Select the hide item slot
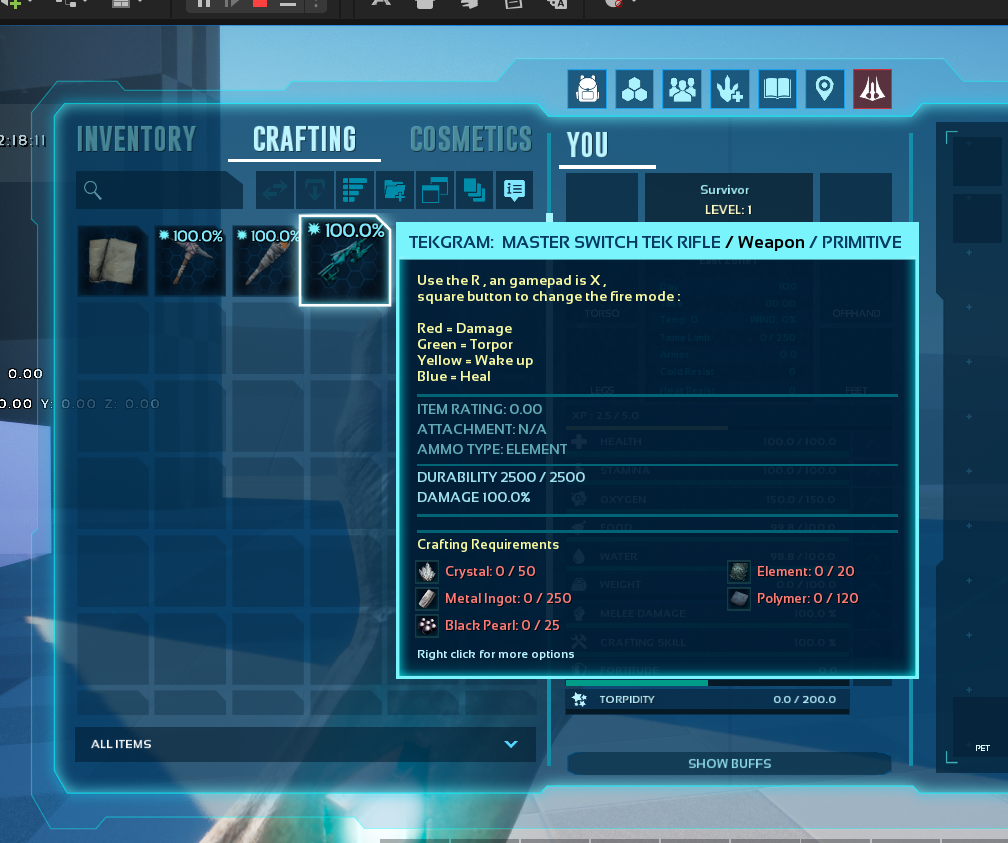 (114, 260)
